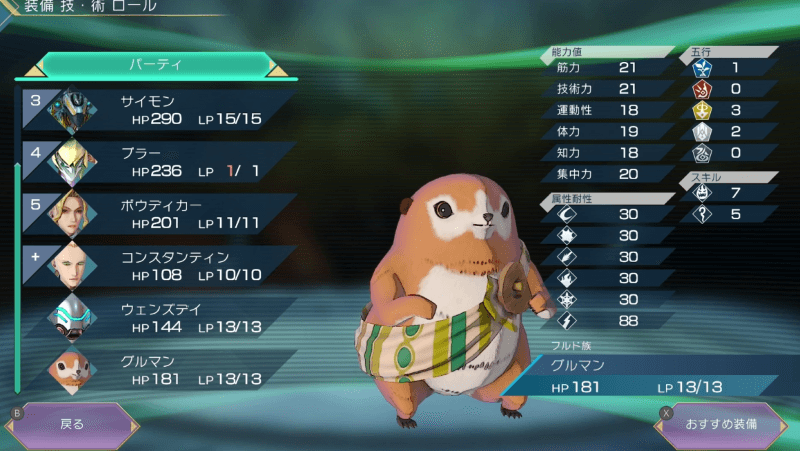
Task: Go back with the 戻る button
Action: [72, 424]
